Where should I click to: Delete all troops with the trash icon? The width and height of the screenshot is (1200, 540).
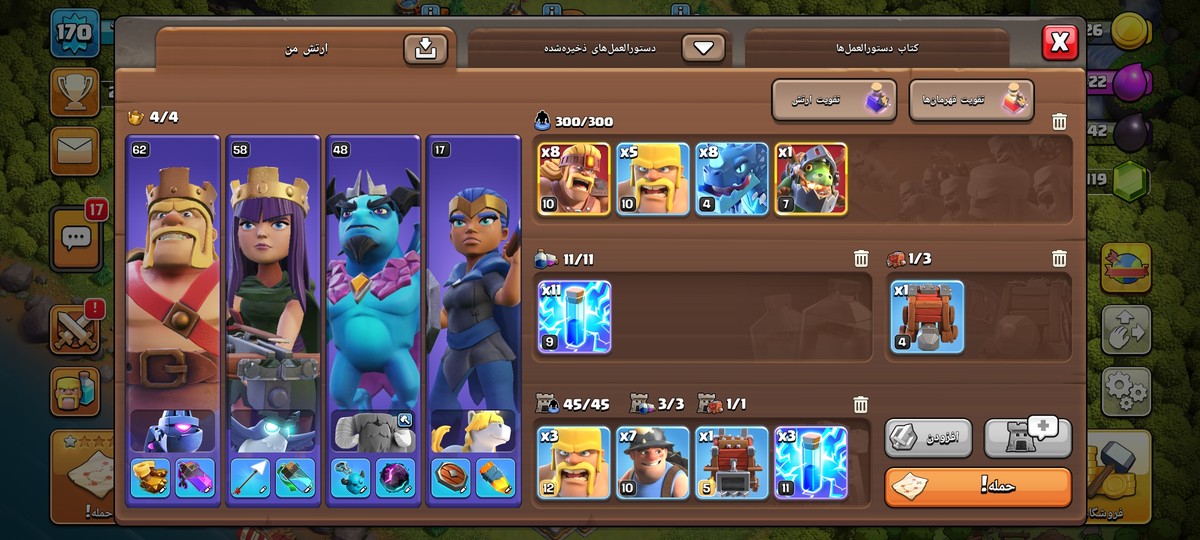click(x=1059, y=122)
